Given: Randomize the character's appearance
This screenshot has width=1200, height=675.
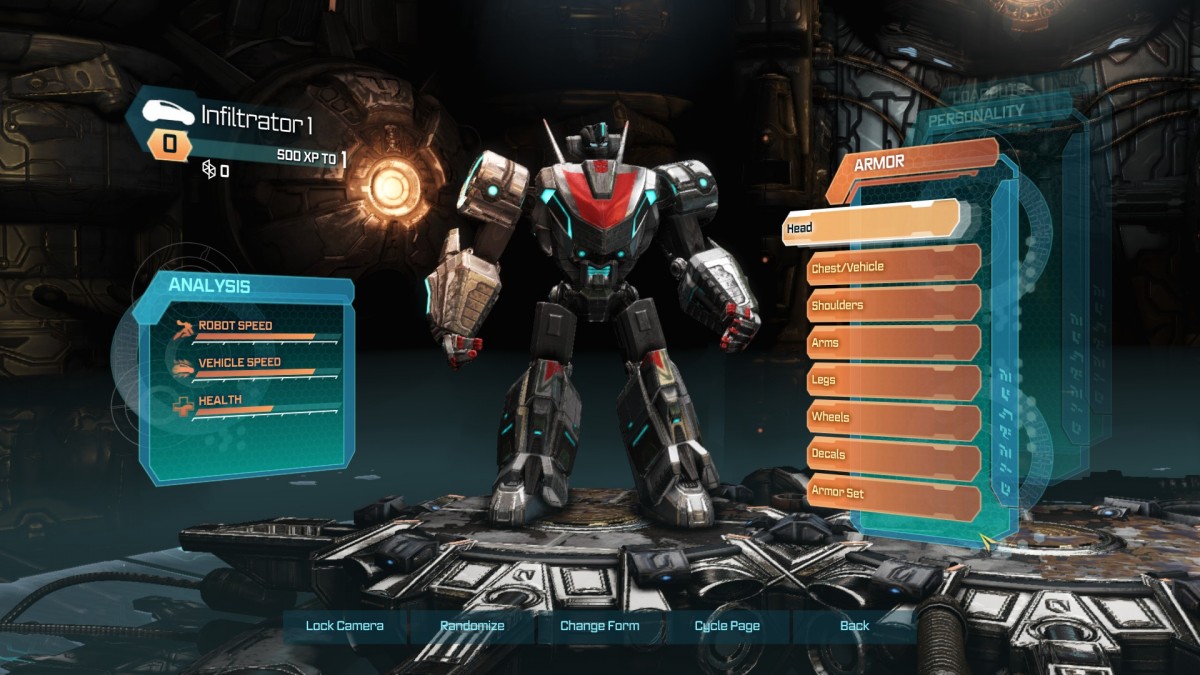Looking at the screenshot, I should click(472, 626).
